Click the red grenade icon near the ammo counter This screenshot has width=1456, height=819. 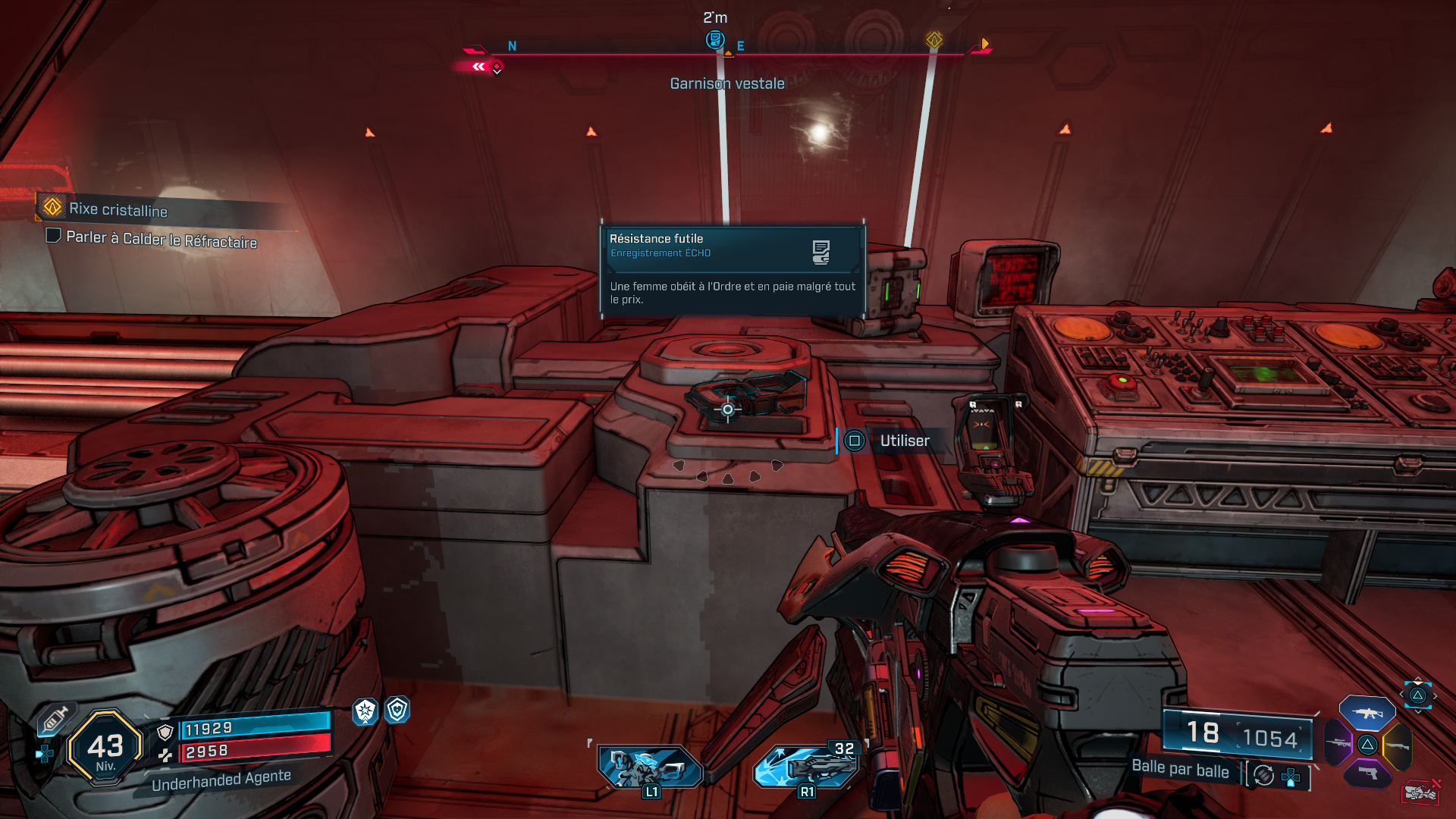tap(1422, 792)
